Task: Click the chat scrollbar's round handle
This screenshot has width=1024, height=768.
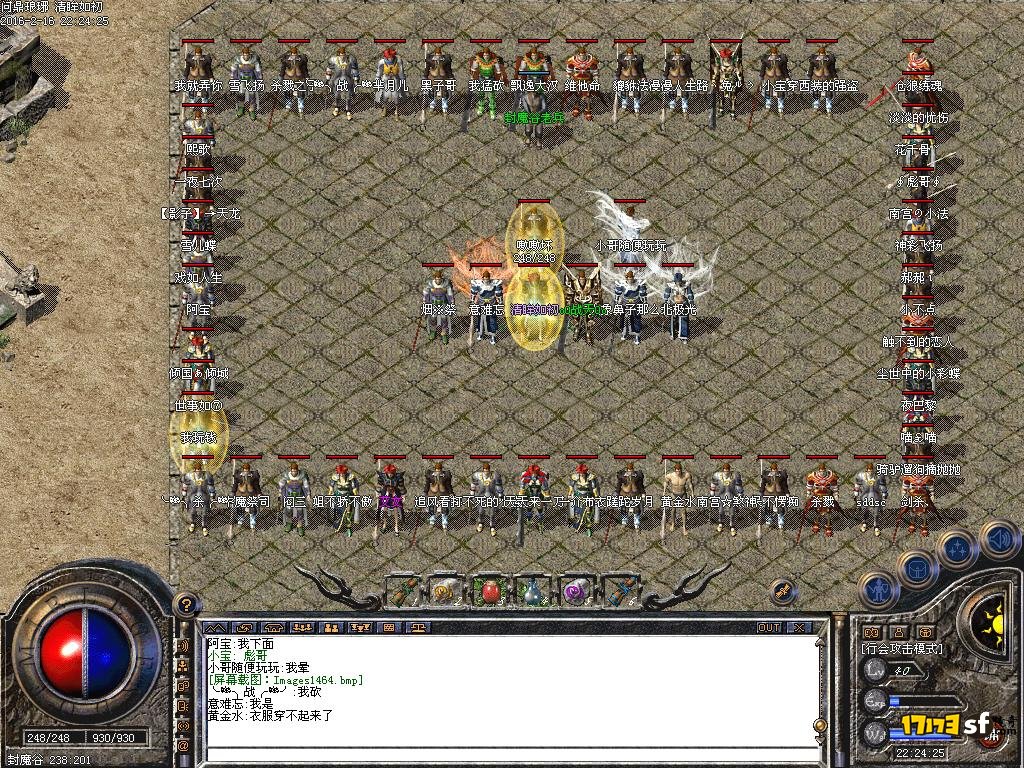Action: (820, 725)
